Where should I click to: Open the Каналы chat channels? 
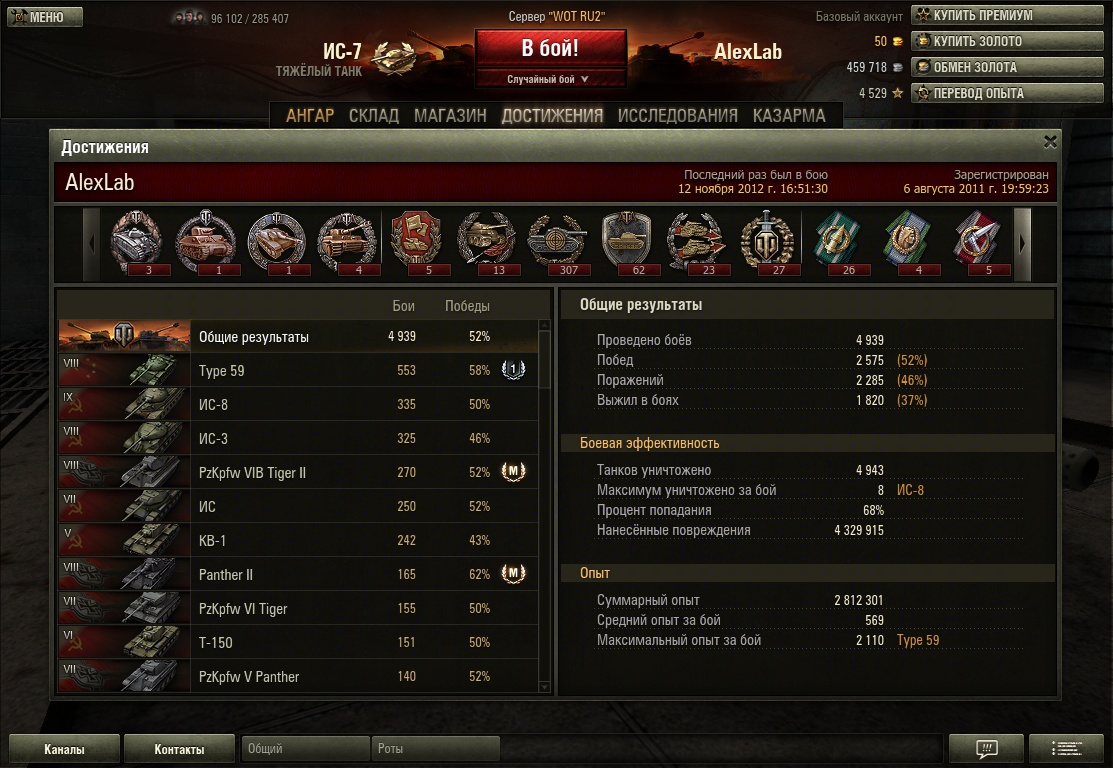pos(64,749)
